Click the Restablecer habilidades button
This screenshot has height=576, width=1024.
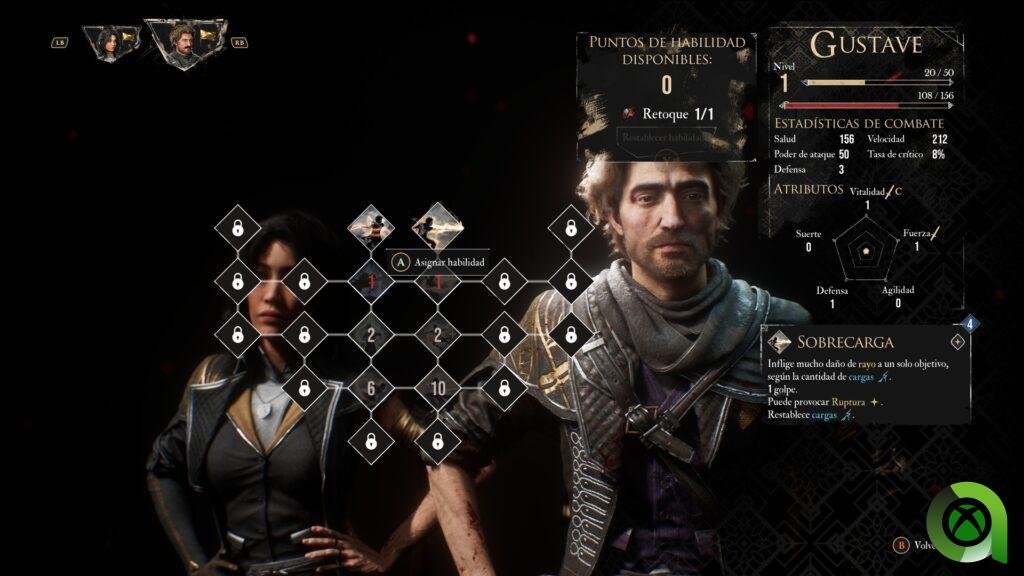point(667,138)
